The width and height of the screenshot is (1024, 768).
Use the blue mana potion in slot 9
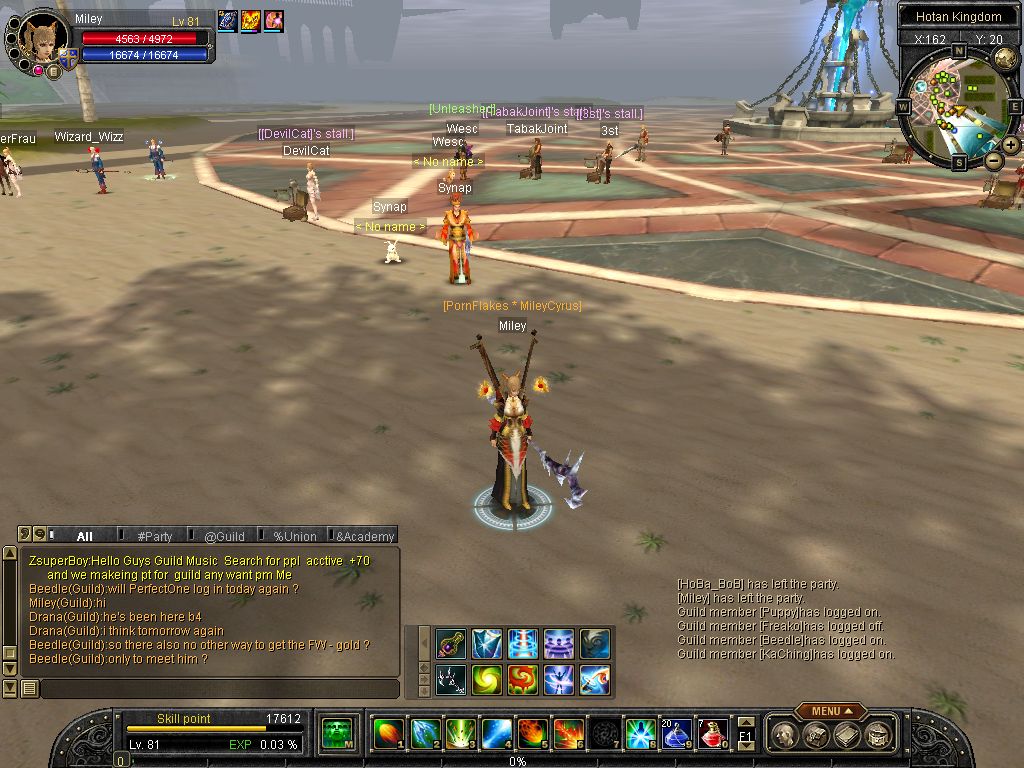tap(675, 734)
